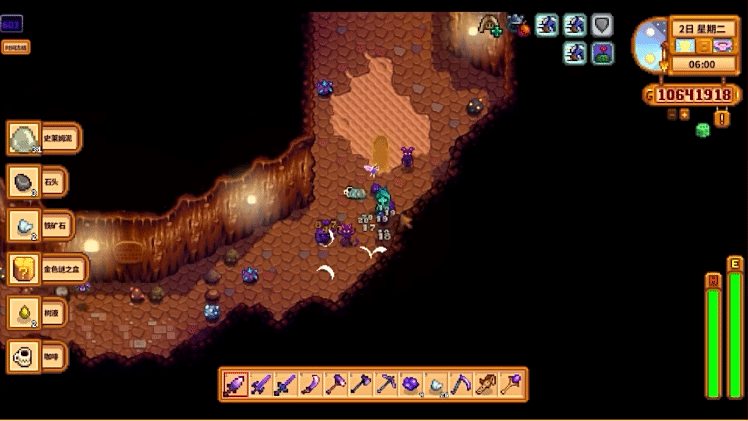Click the green dice icon
Screen dimensions: 748x421
[x=703, y=130]
